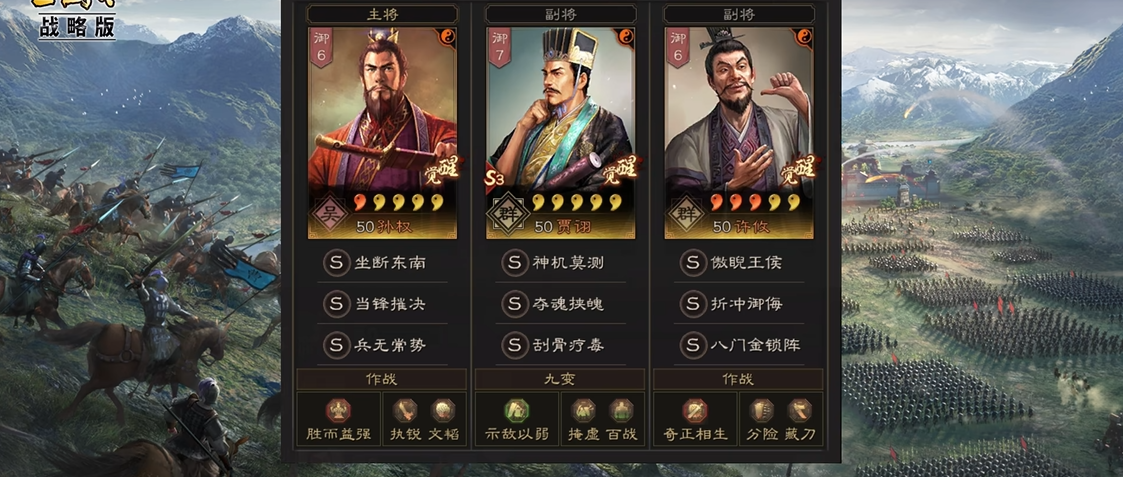View the 刮骨疗毒 skill
1123x477 pixels.
coord(558,345)
